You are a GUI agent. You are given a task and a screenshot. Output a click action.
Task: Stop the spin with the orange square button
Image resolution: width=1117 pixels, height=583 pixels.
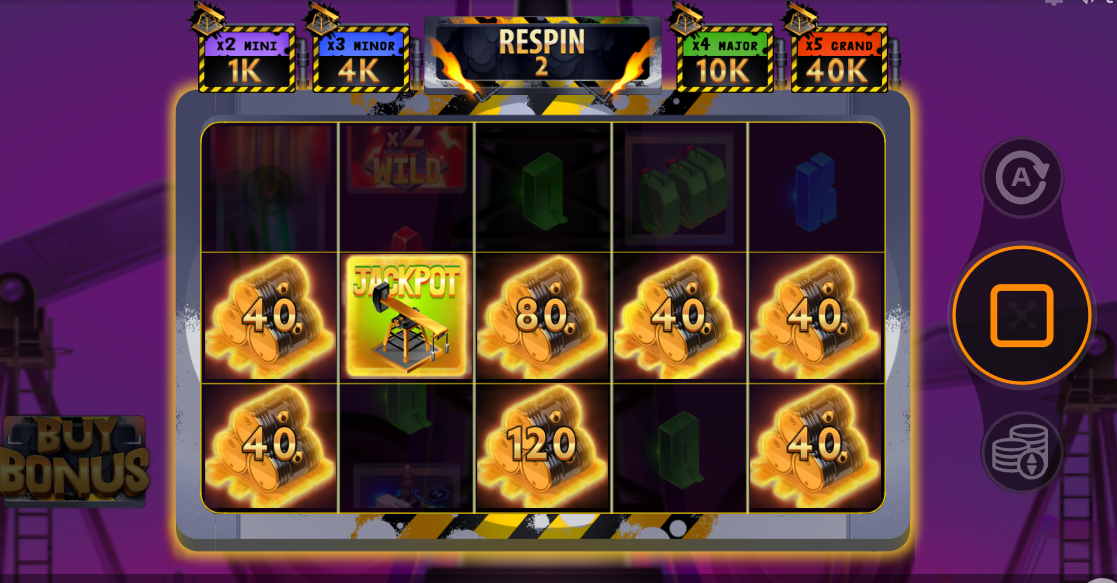tap(1021, 315)
